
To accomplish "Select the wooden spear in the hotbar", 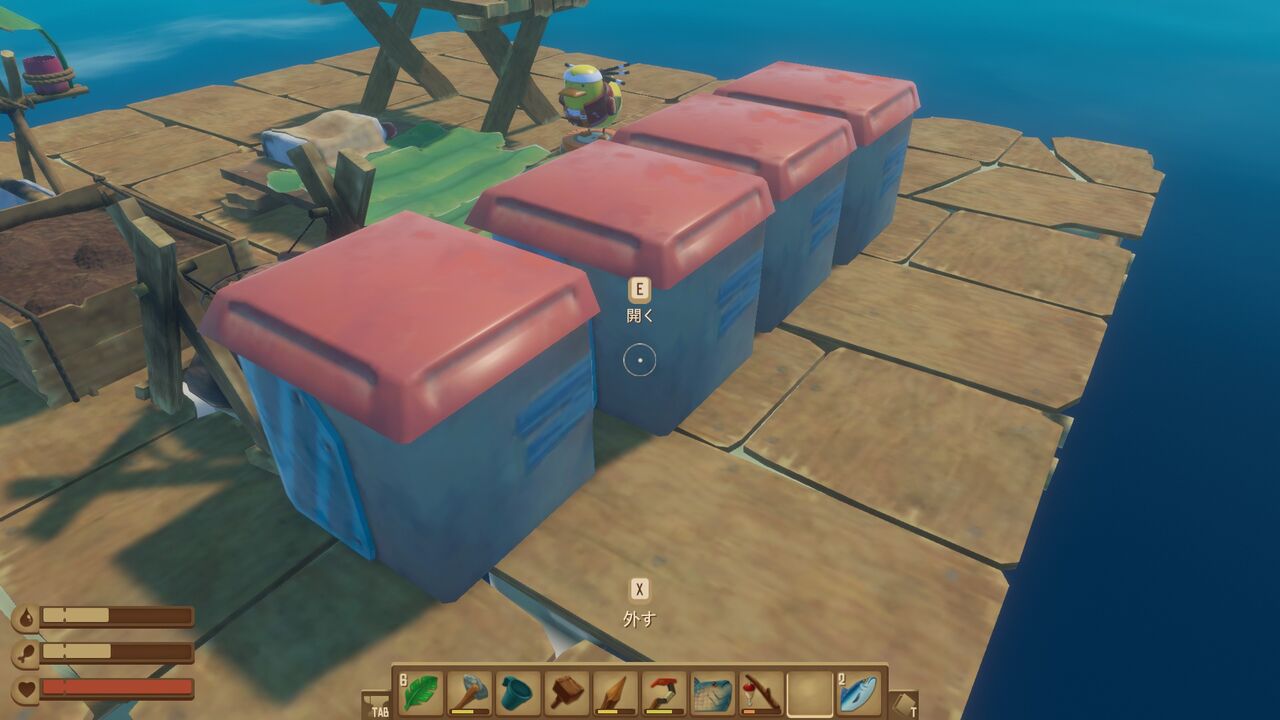I will point(613,688).
